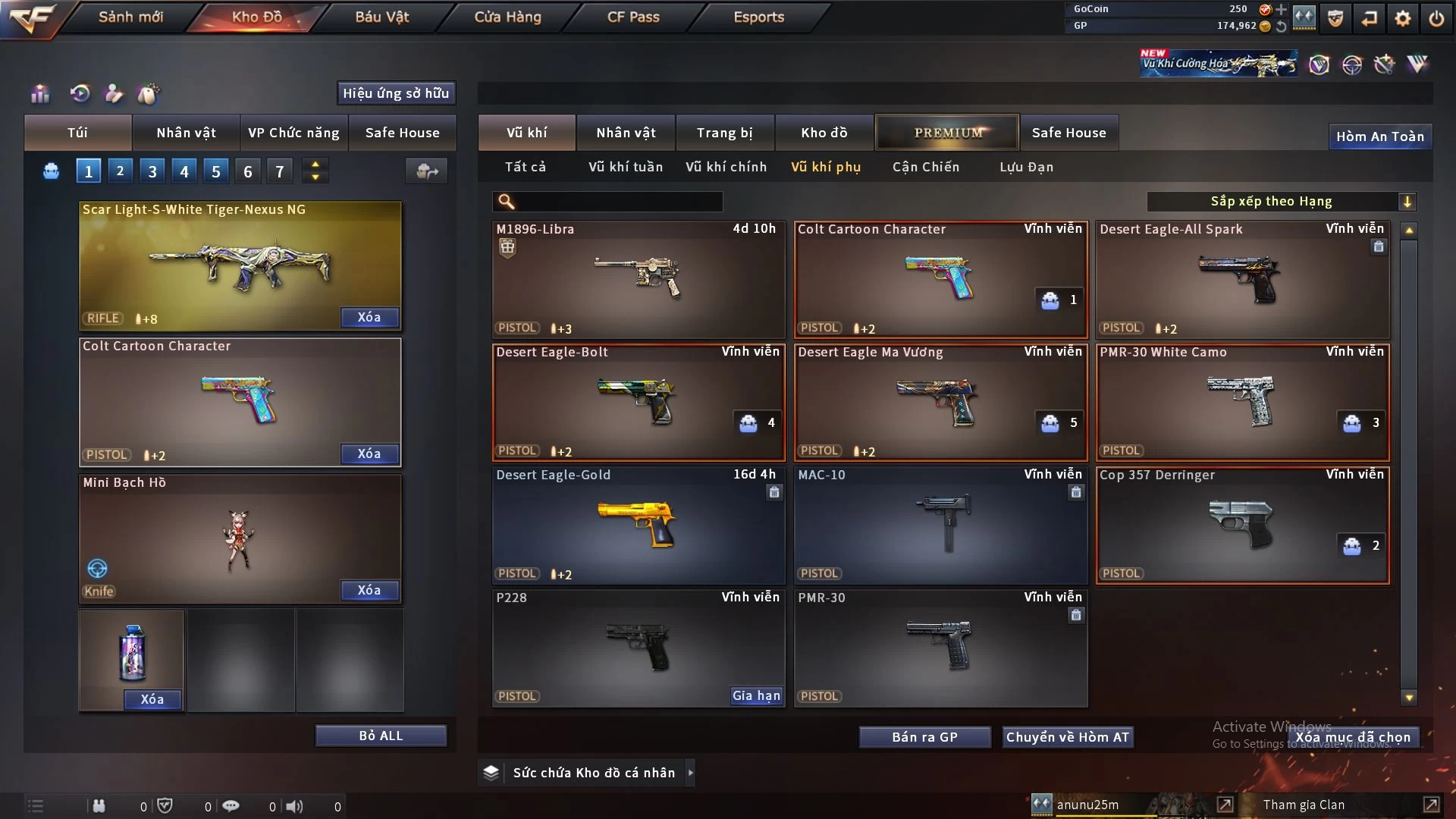
Task: Sell the item via Bán ra GP
Action: click(x=924, y=737)
